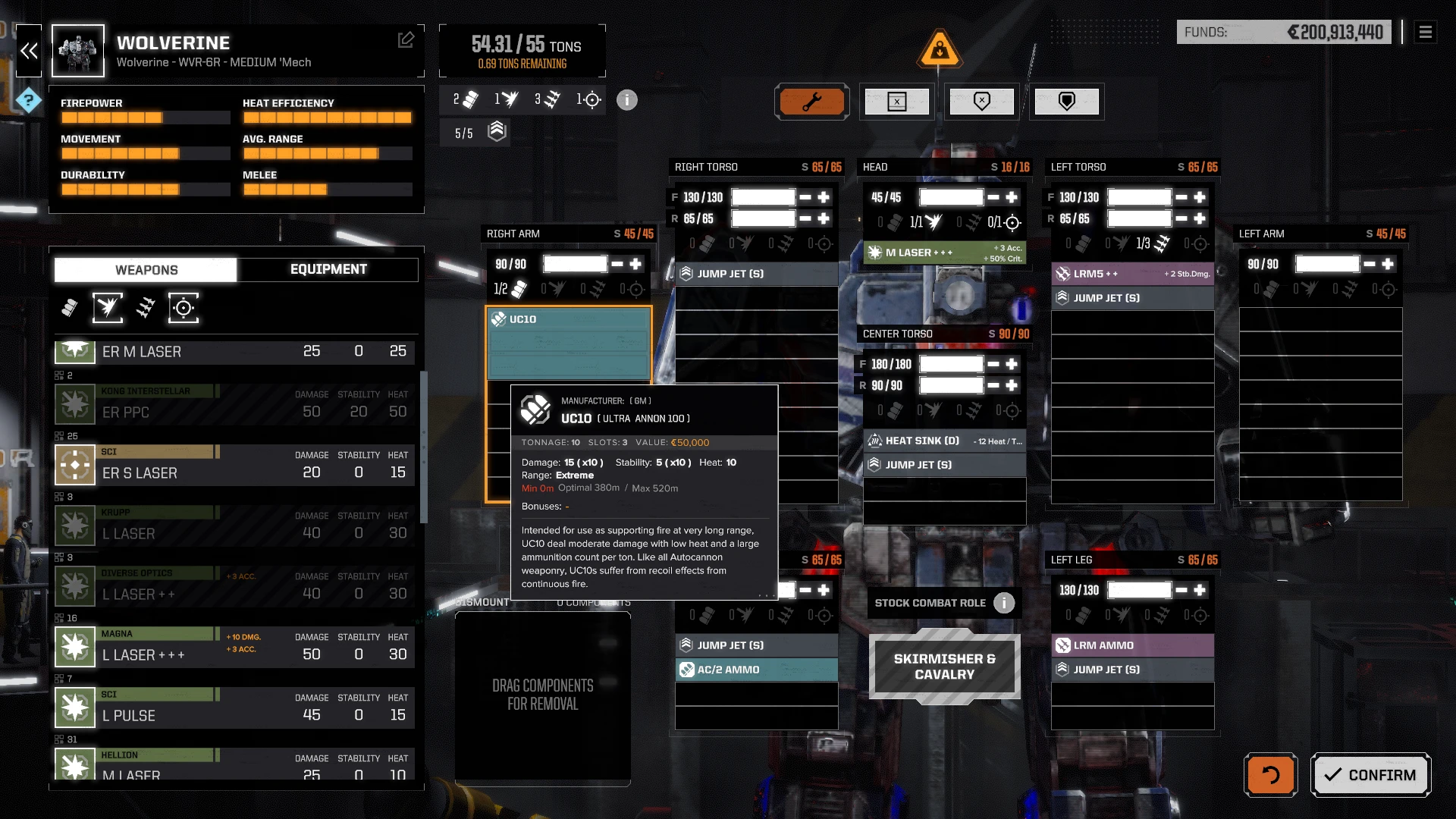The width and height of the screenshot is (1456, 819).
Task: Select the missile weapons filter
Action: pos(145,308)
